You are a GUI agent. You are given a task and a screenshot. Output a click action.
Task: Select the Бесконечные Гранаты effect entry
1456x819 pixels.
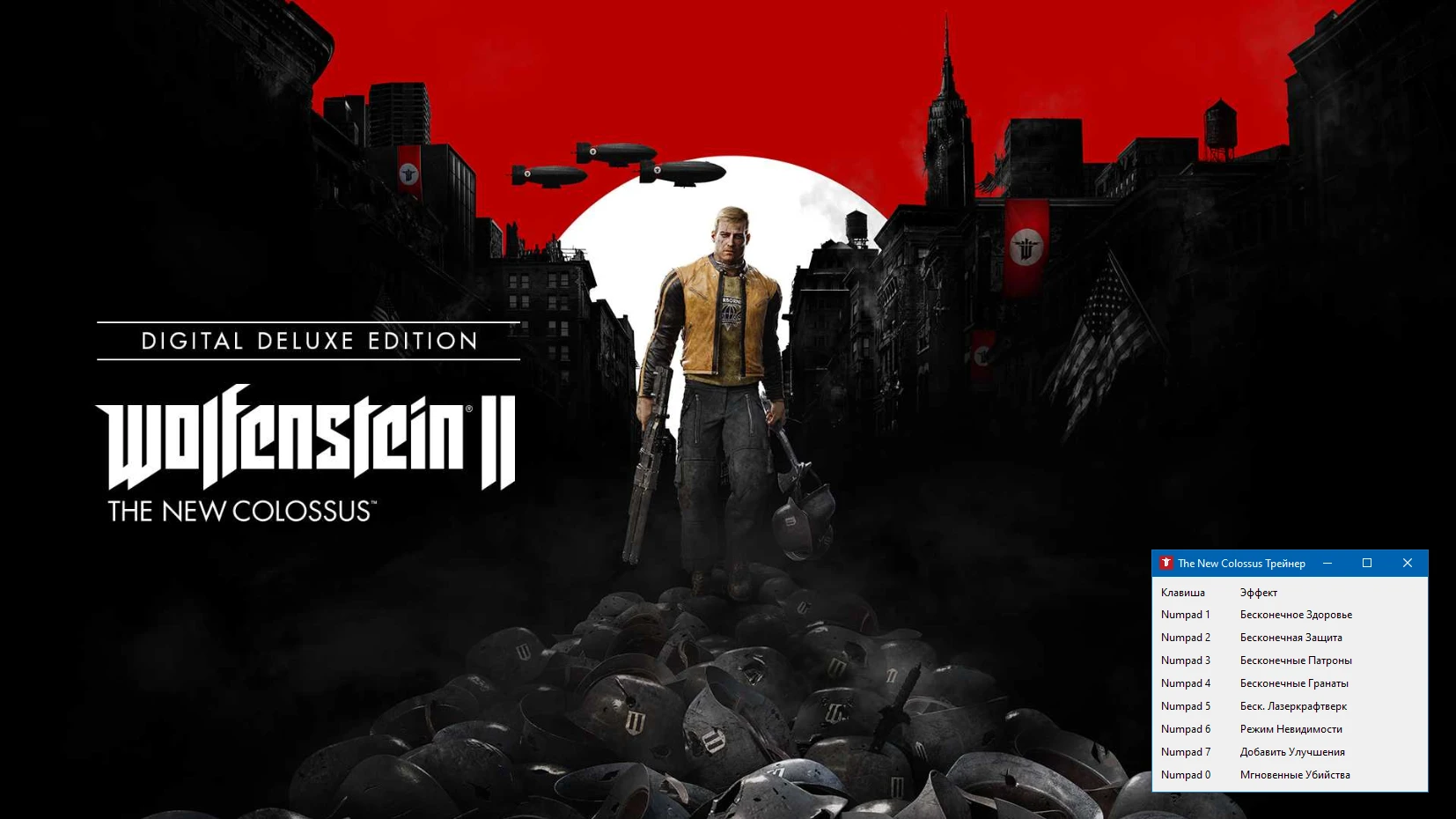(1294, 682)
